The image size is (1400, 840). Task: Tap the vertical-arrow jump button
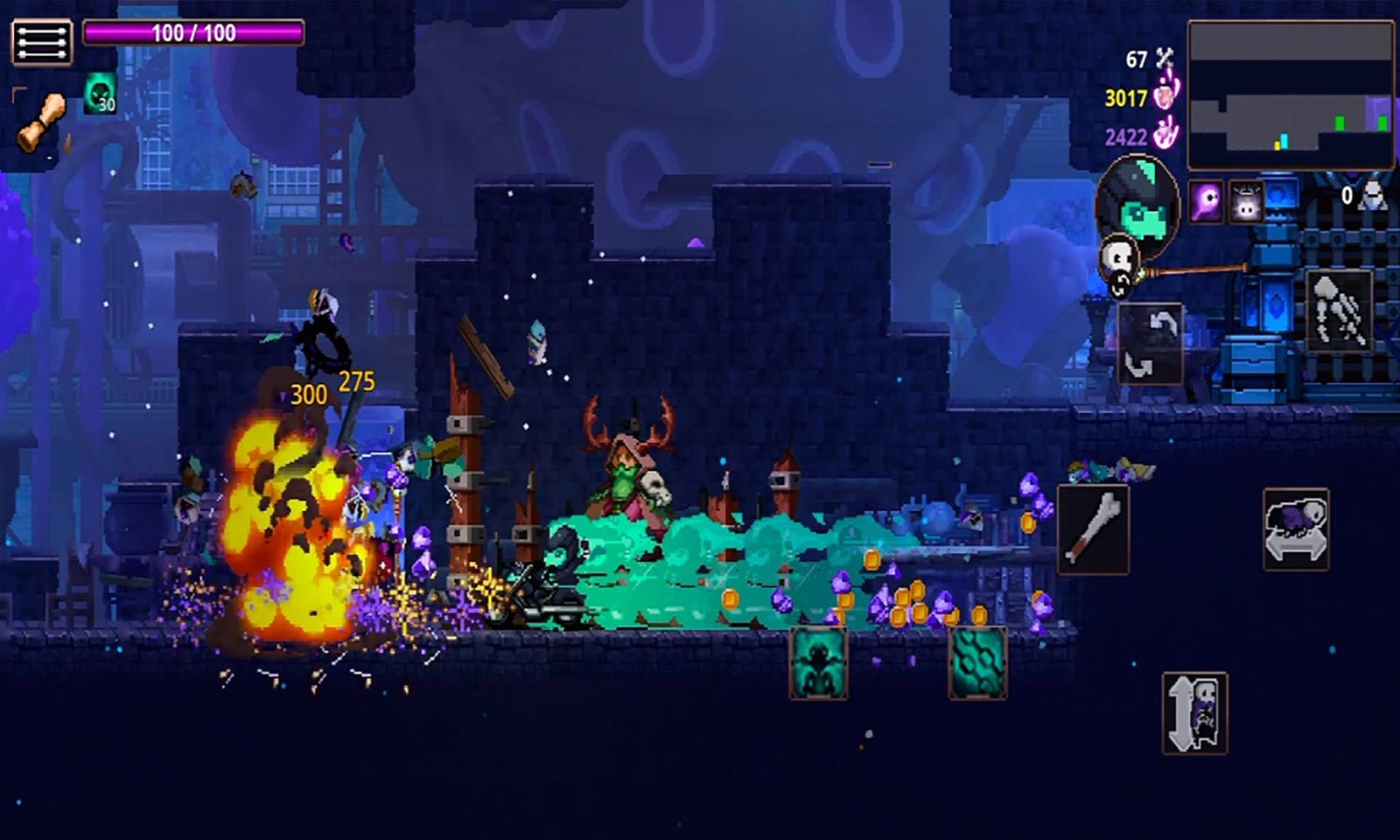[1194, 712]
